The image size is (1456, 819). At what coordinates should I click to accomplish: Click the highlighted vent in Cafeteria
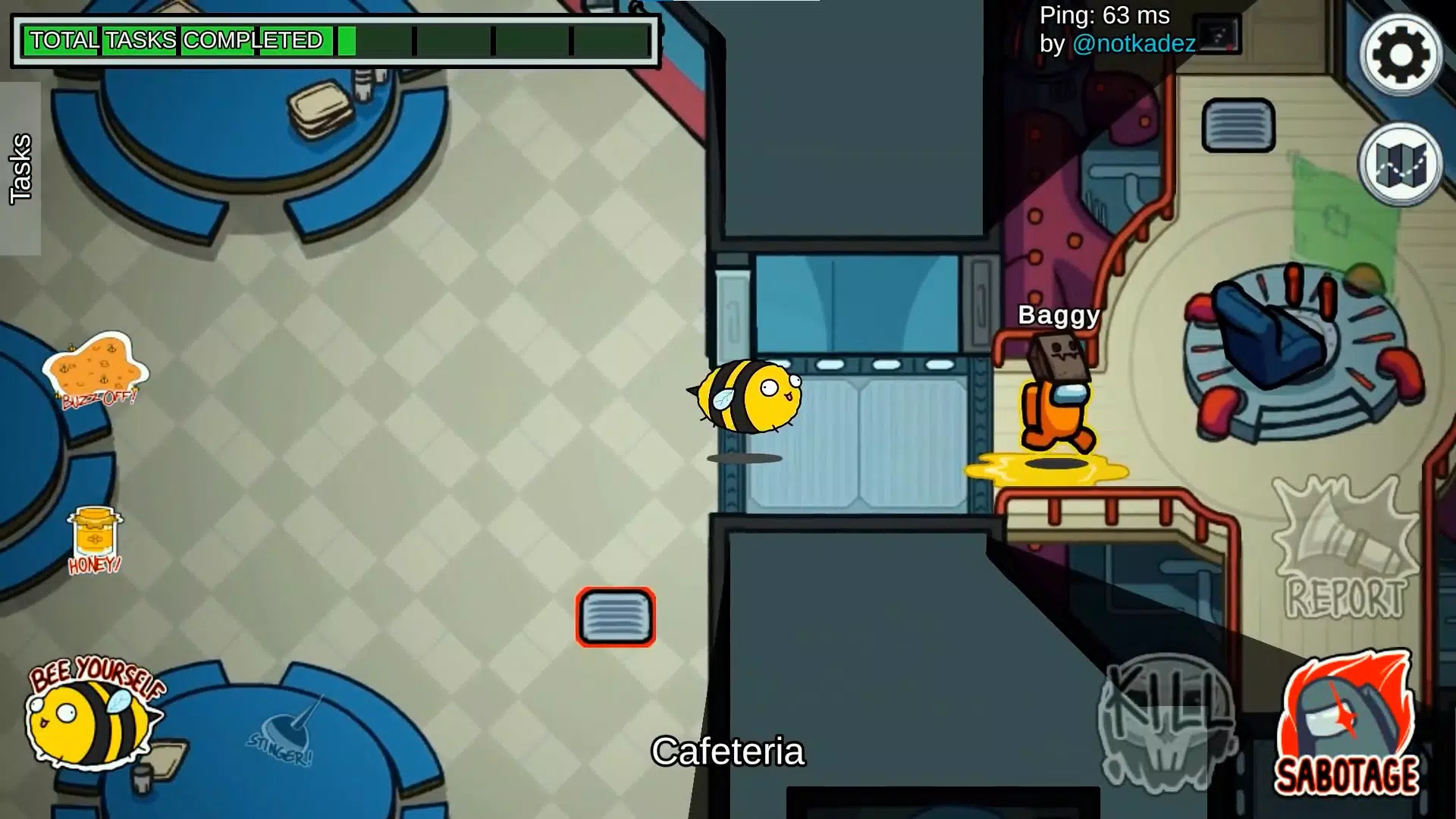tap(614, 618)
